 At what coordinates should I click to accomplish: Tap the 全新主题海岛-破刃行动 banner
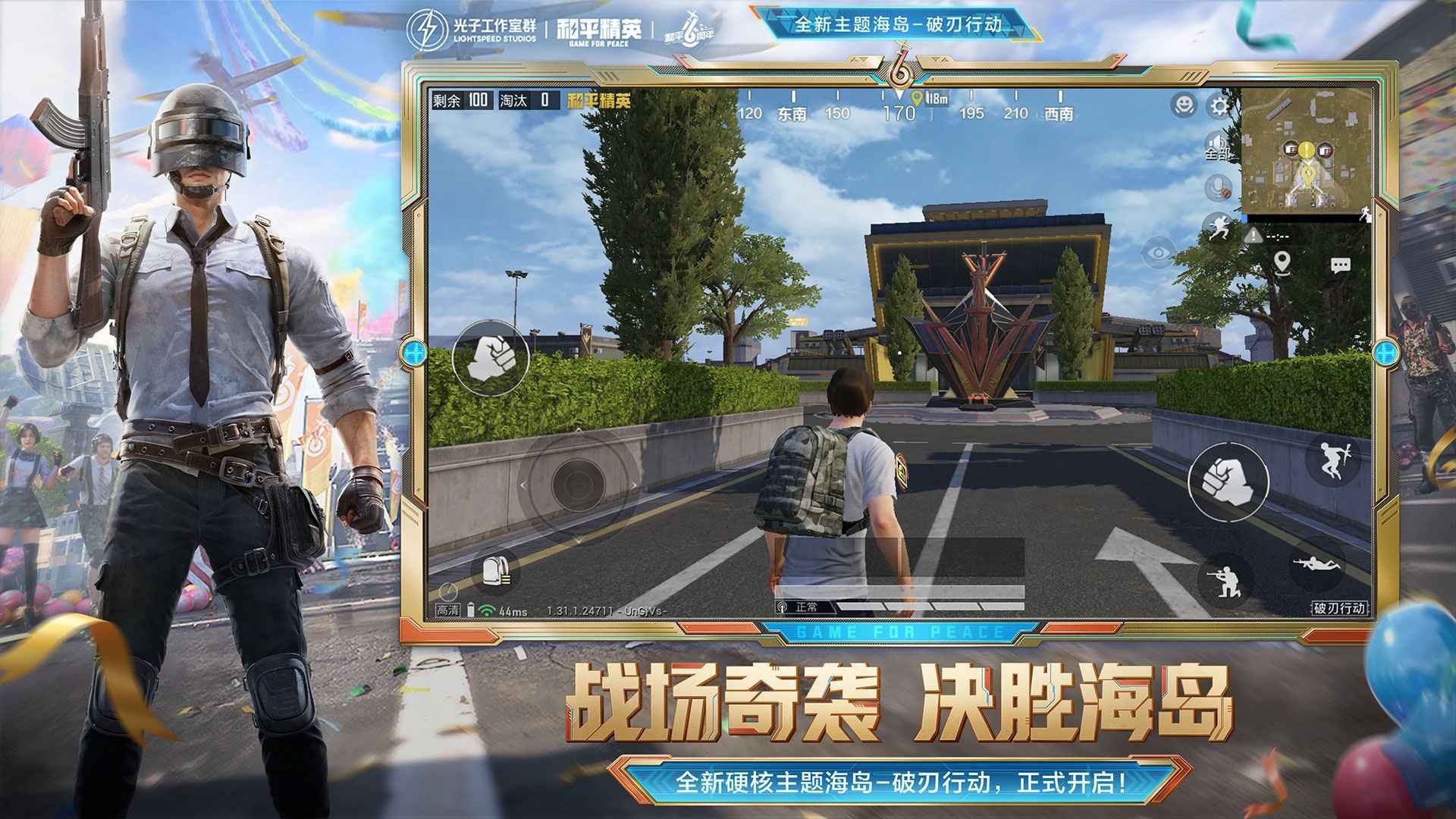(x=902, y=24)
